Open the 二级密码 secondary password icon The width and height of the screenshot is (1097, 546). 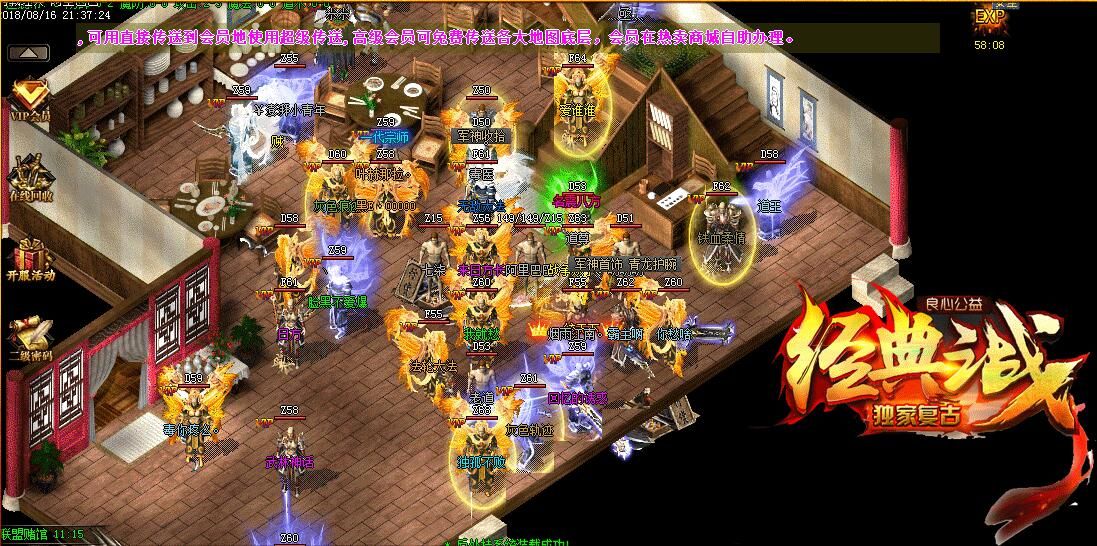point(30,336)
